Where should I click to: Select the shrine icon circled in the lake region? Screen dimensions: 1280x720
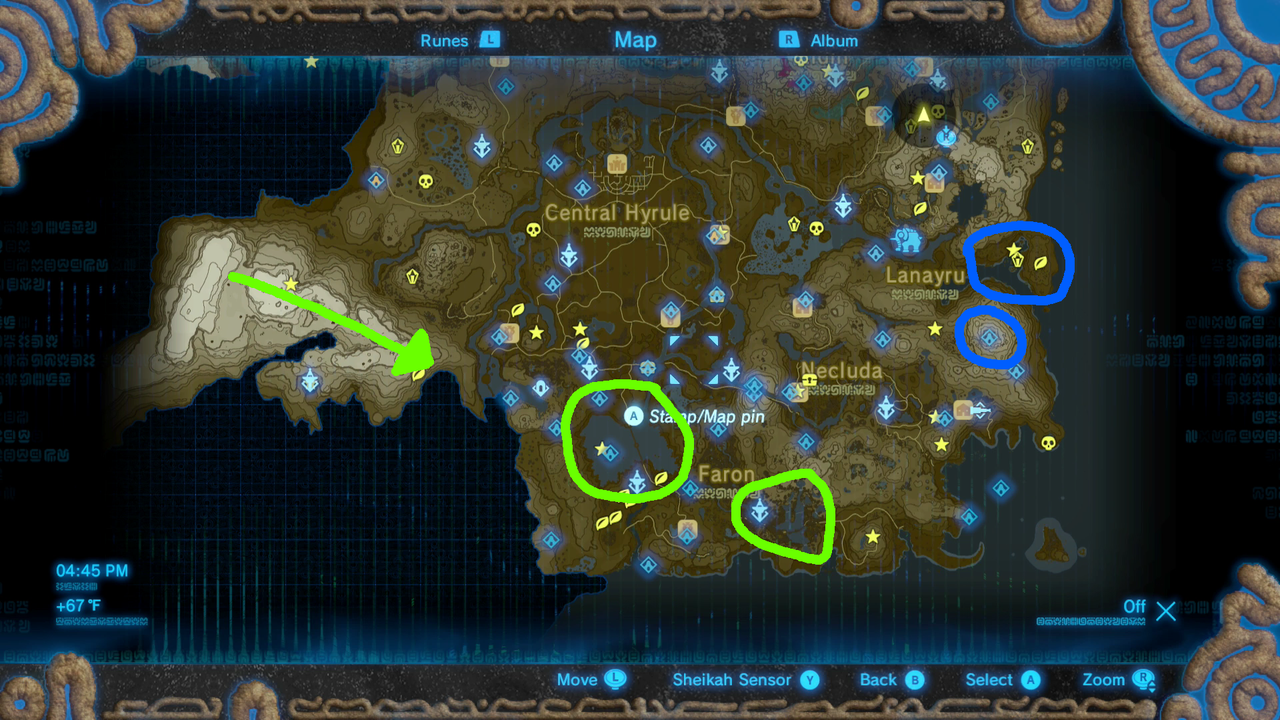coord(611,451)
